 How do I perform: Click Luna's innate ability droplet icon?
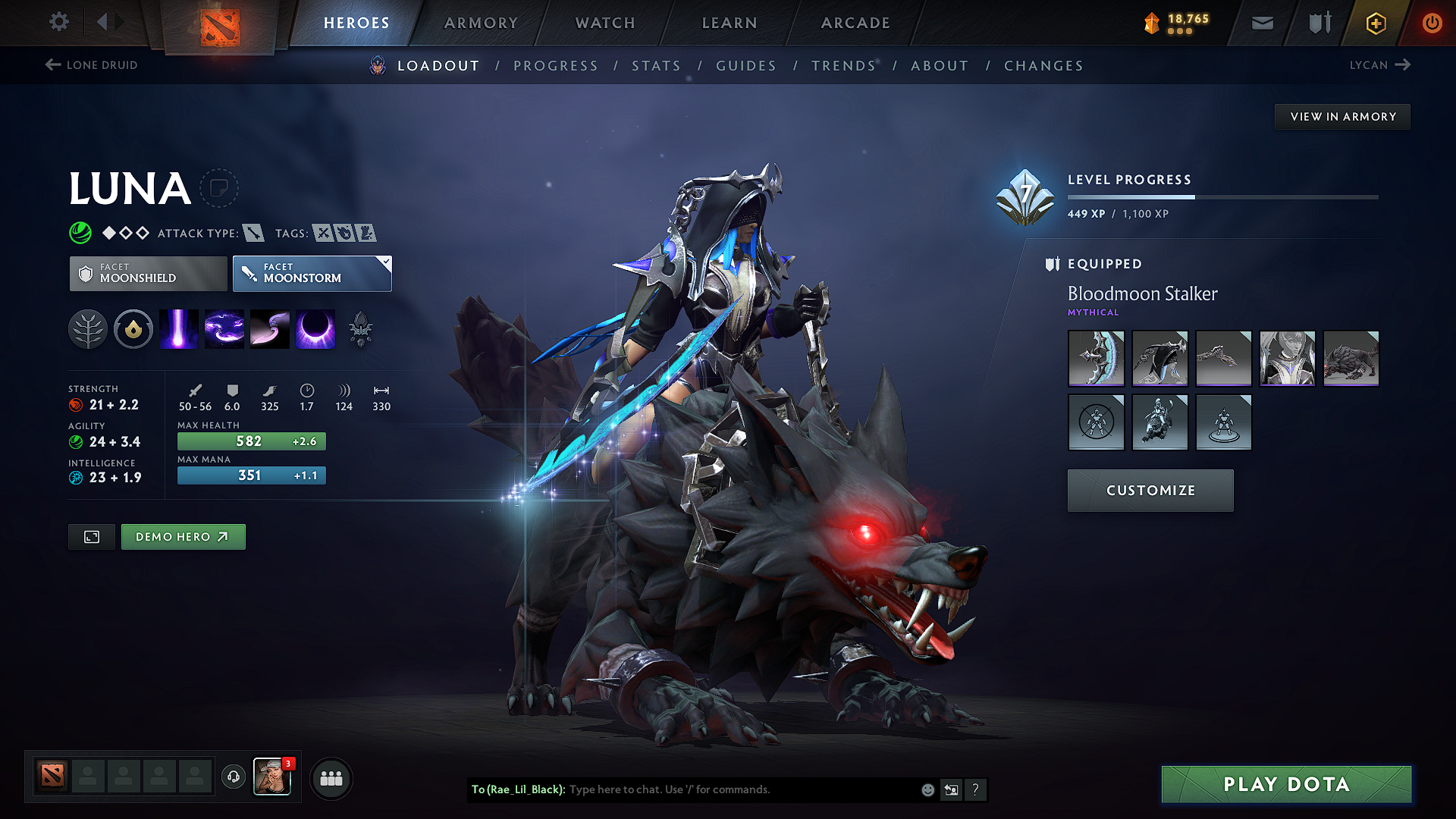pos(133,328)
